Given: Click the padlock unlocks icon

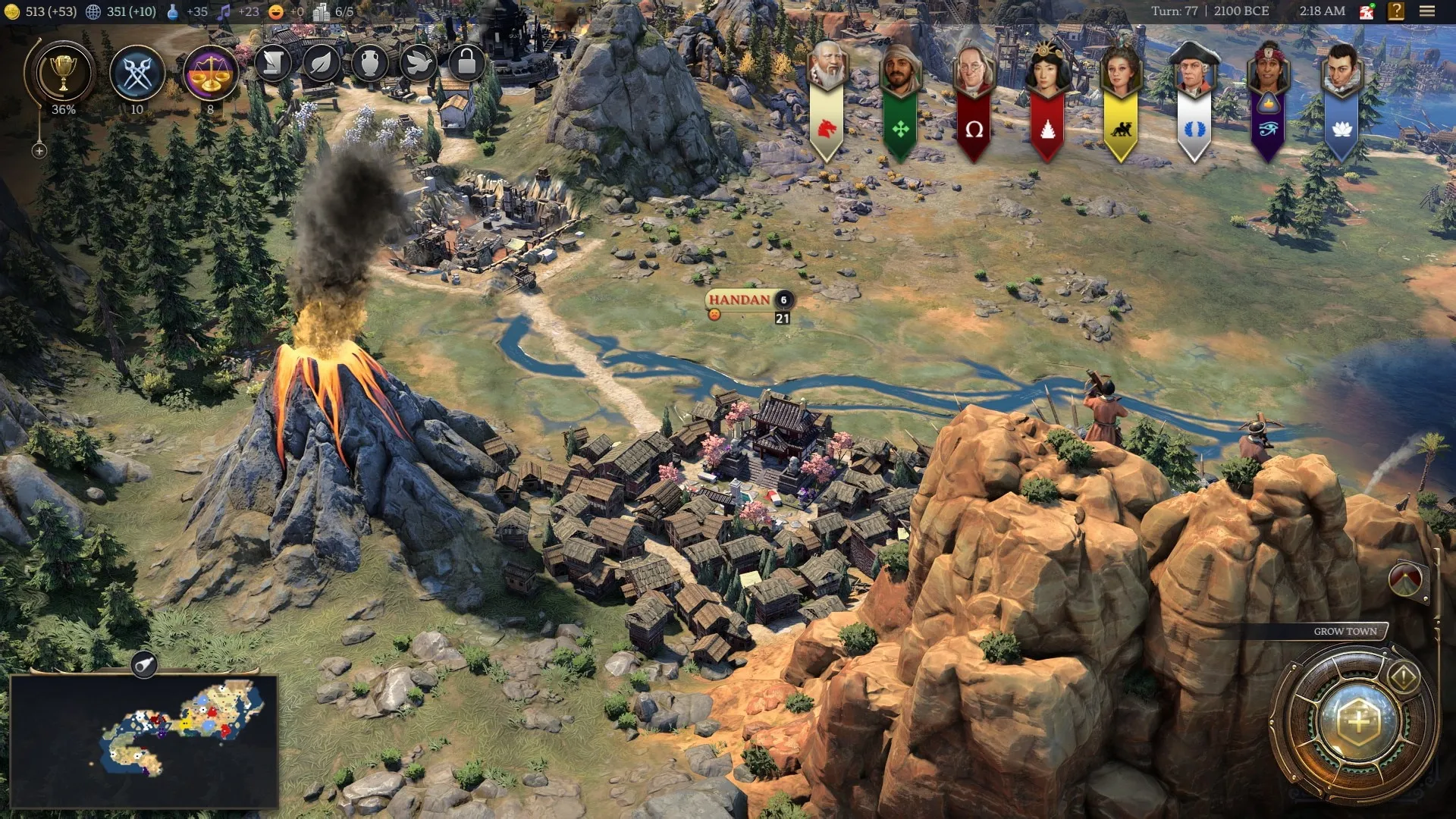Looking at the screenshot, I should tap(466, 64).
